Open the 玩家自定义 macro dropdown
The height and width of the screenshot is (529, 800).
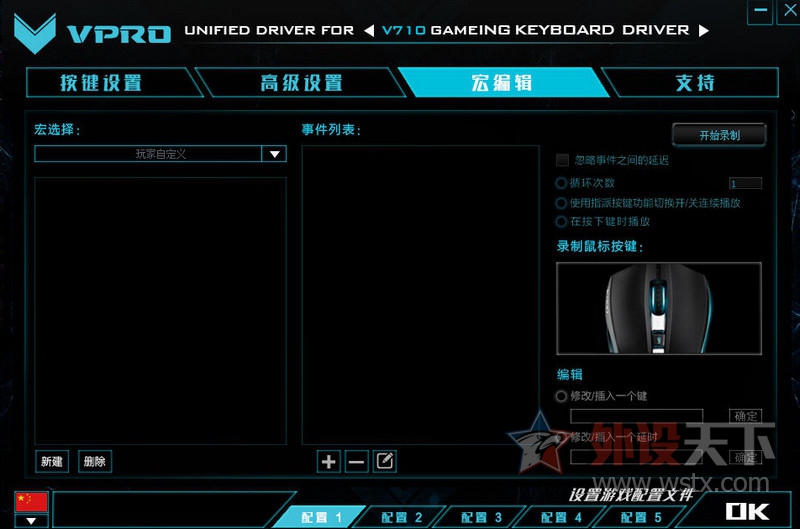[x=274, y=154]
